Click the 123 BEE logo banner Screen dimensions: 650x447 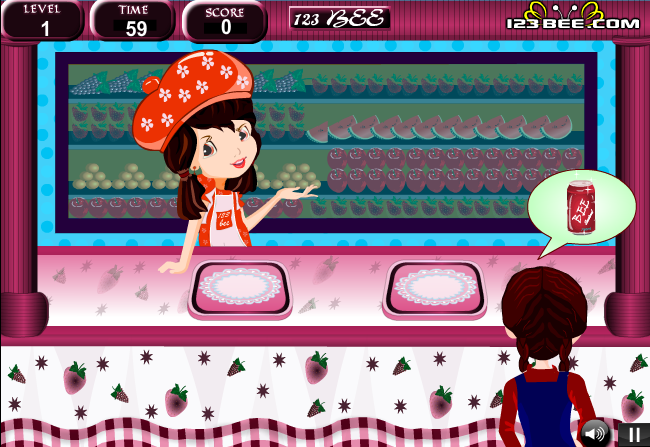(340, 18)
